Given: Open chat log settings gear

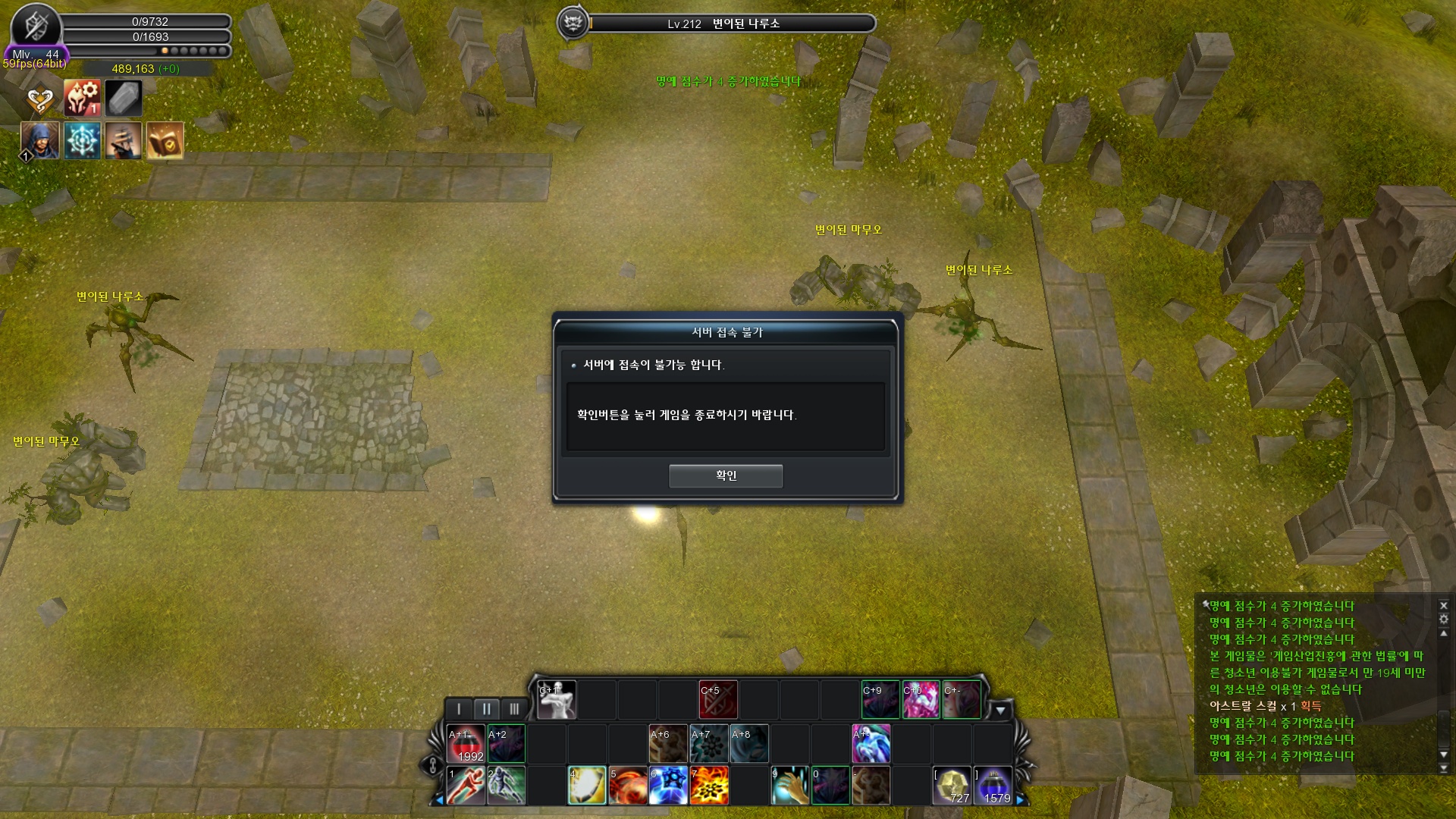Looking at the screenshot, I should coord(1443,620).
